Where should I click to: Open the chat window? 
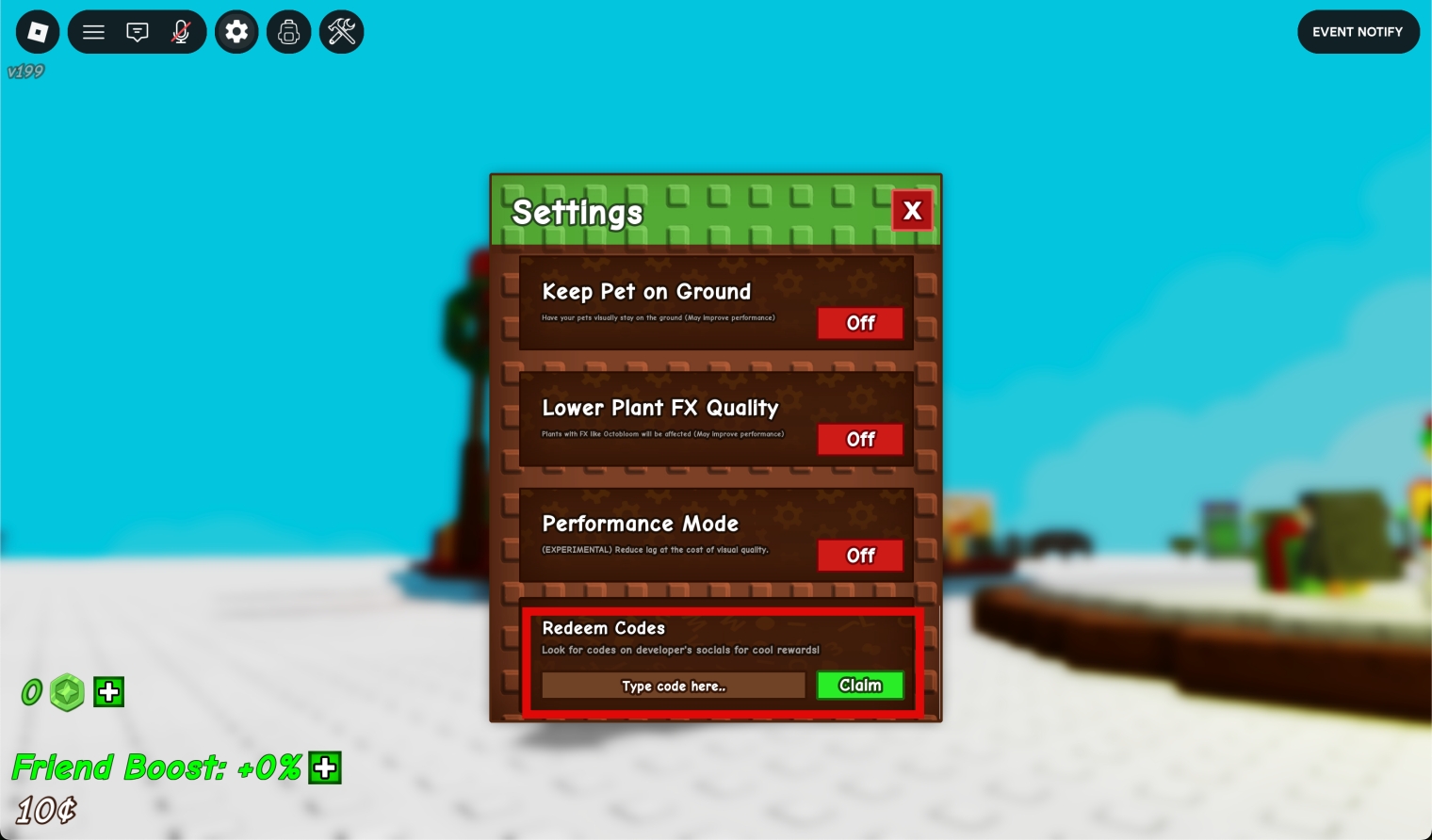[138, 31]
